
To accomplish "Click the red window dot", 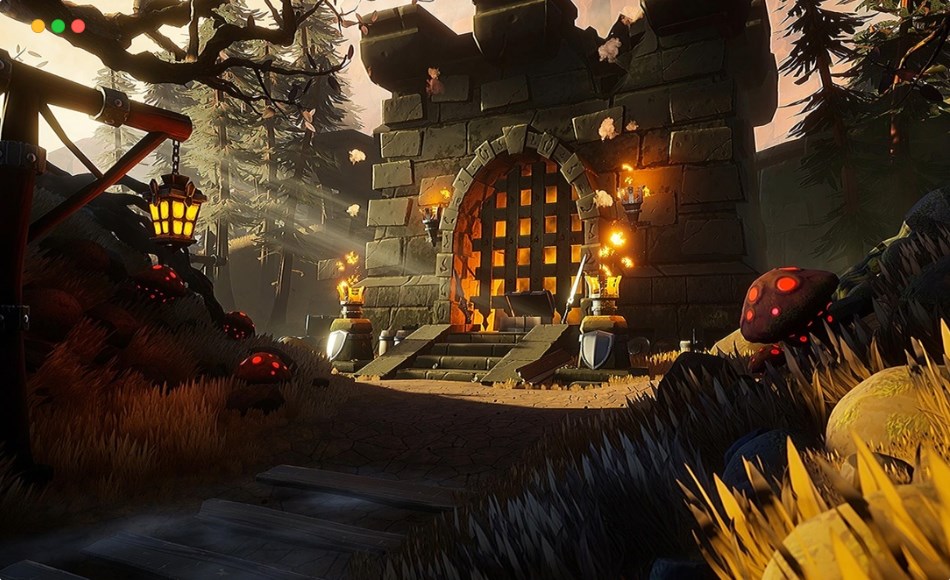I will click(78, 26).
